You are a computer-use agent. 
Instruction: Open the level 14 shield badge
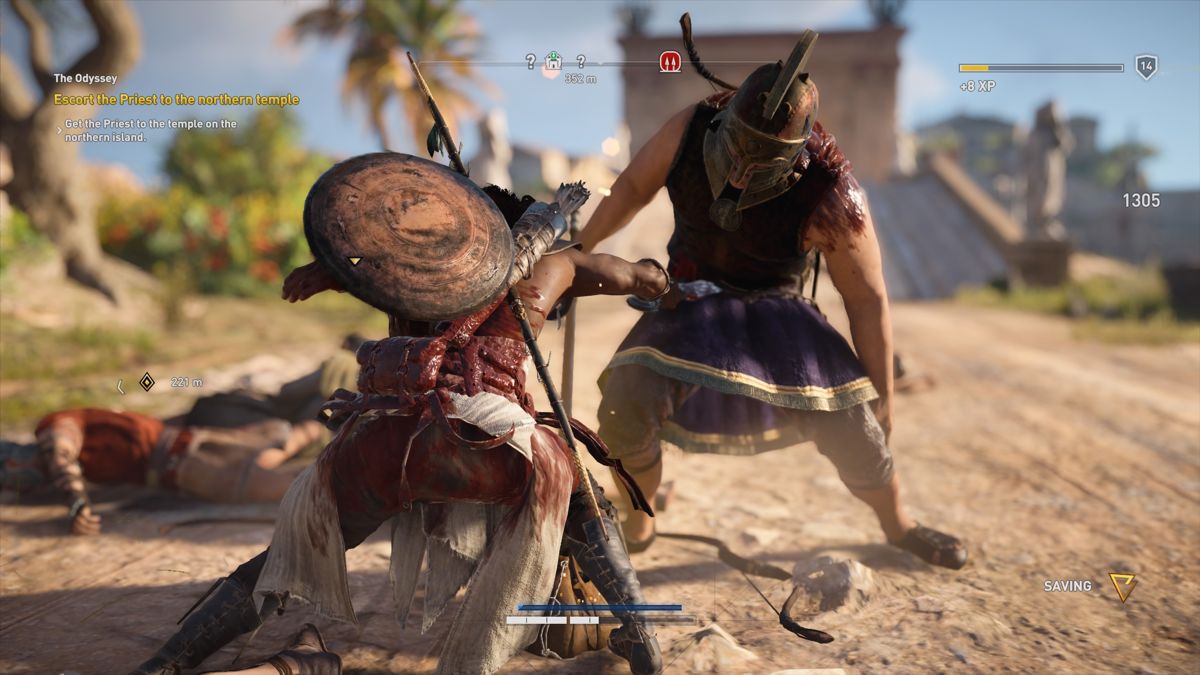click(x=1146, y=67)
